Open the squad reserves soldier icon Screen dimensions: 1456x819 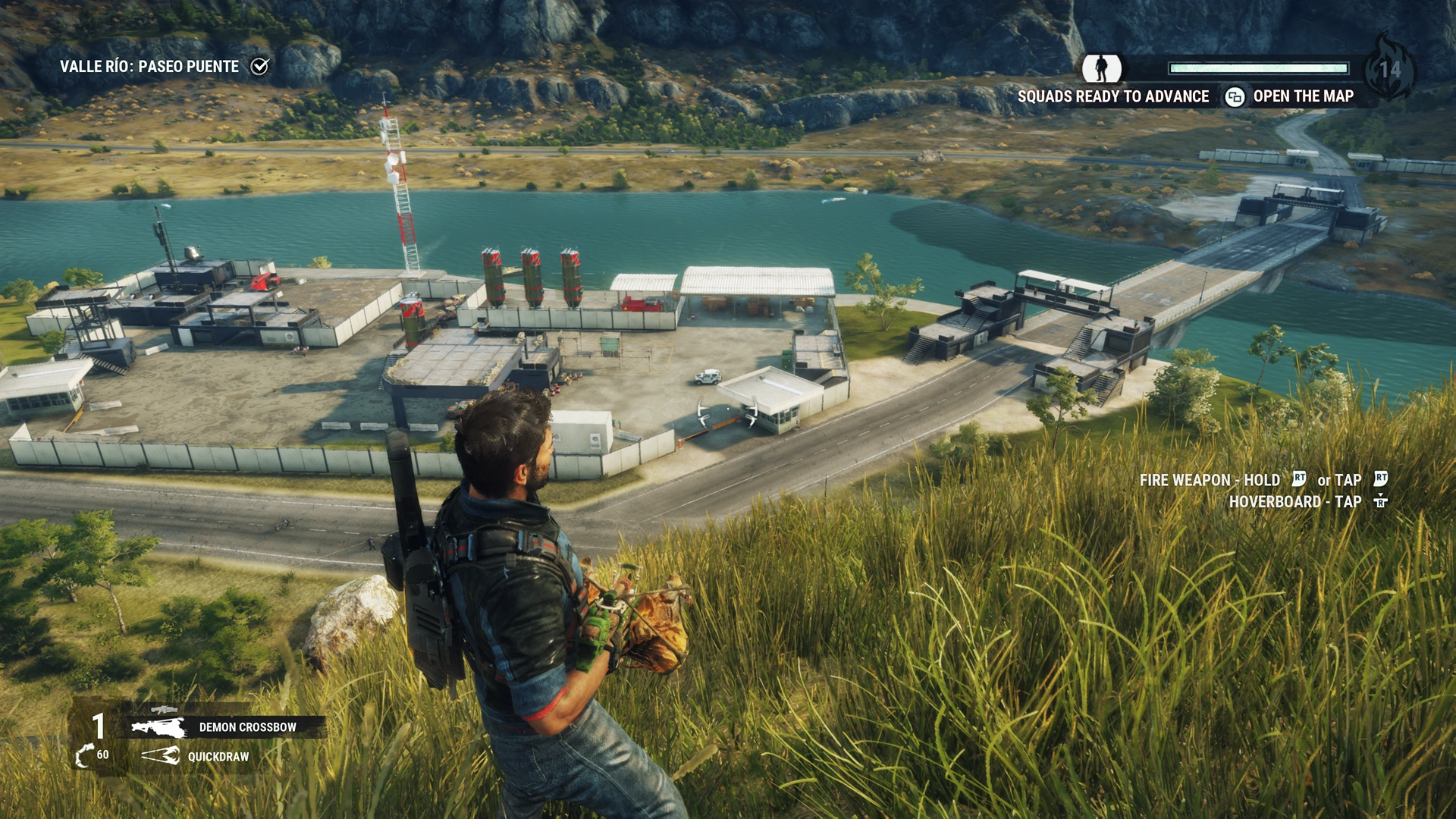pos(1101,68)
